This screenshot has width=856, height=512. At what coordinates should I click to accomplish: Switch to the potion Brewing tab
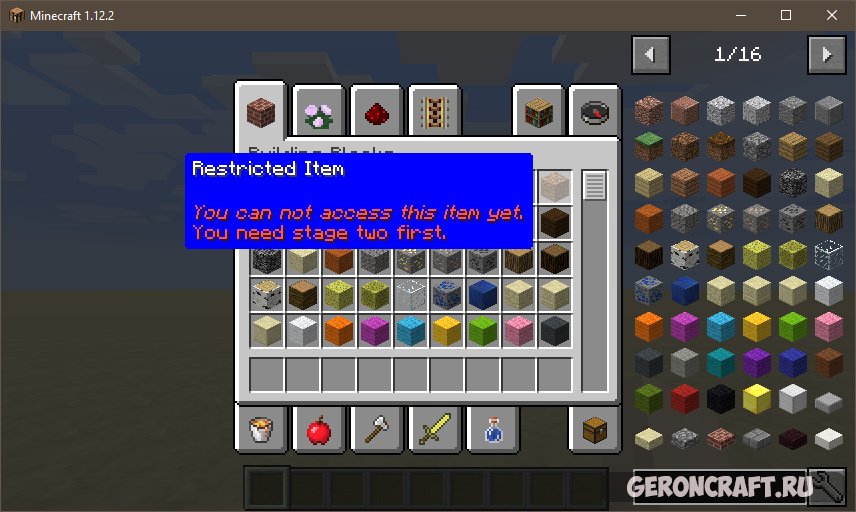(490, 430)
